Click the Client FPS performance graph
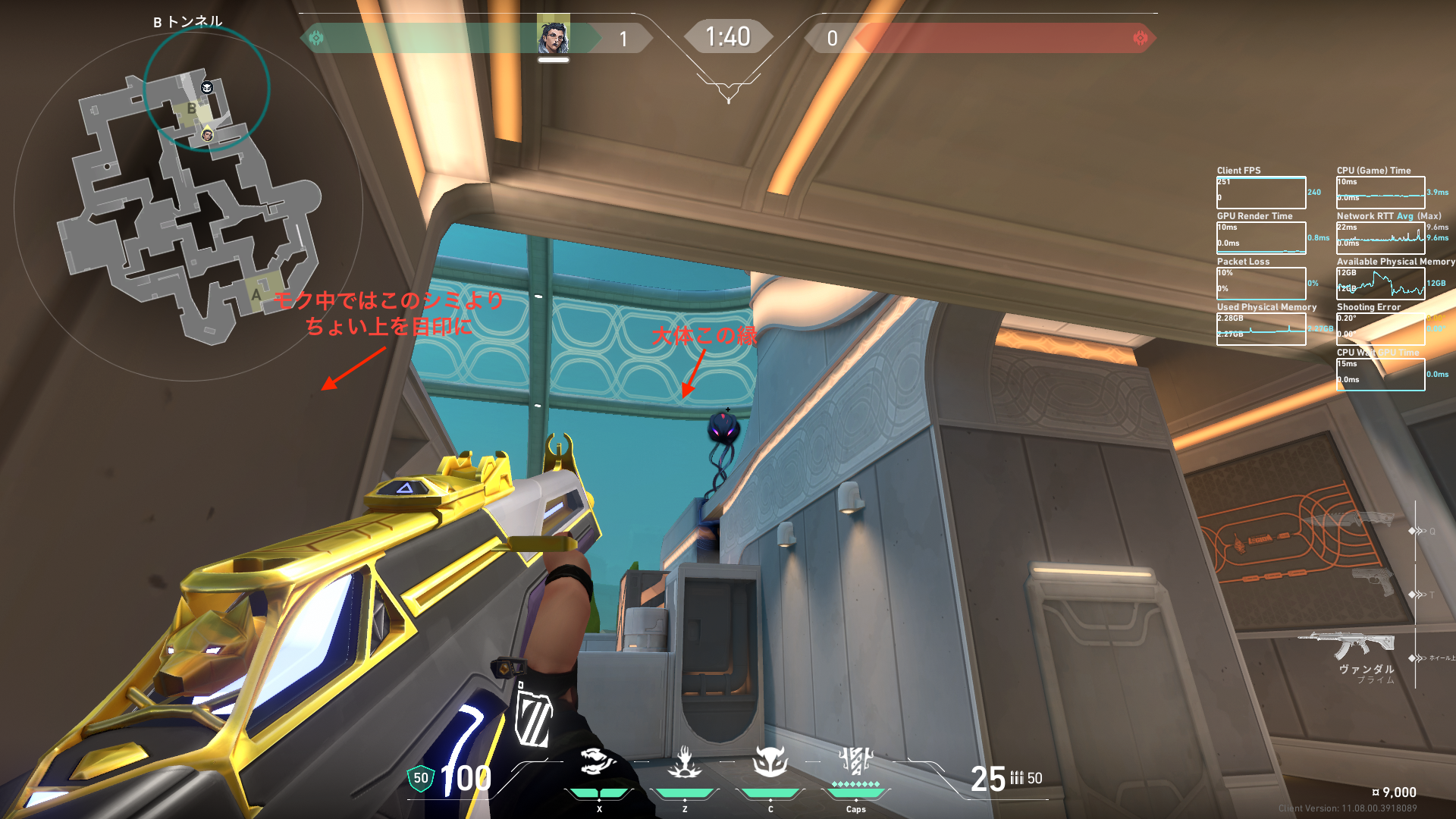 pos(1261,193)
